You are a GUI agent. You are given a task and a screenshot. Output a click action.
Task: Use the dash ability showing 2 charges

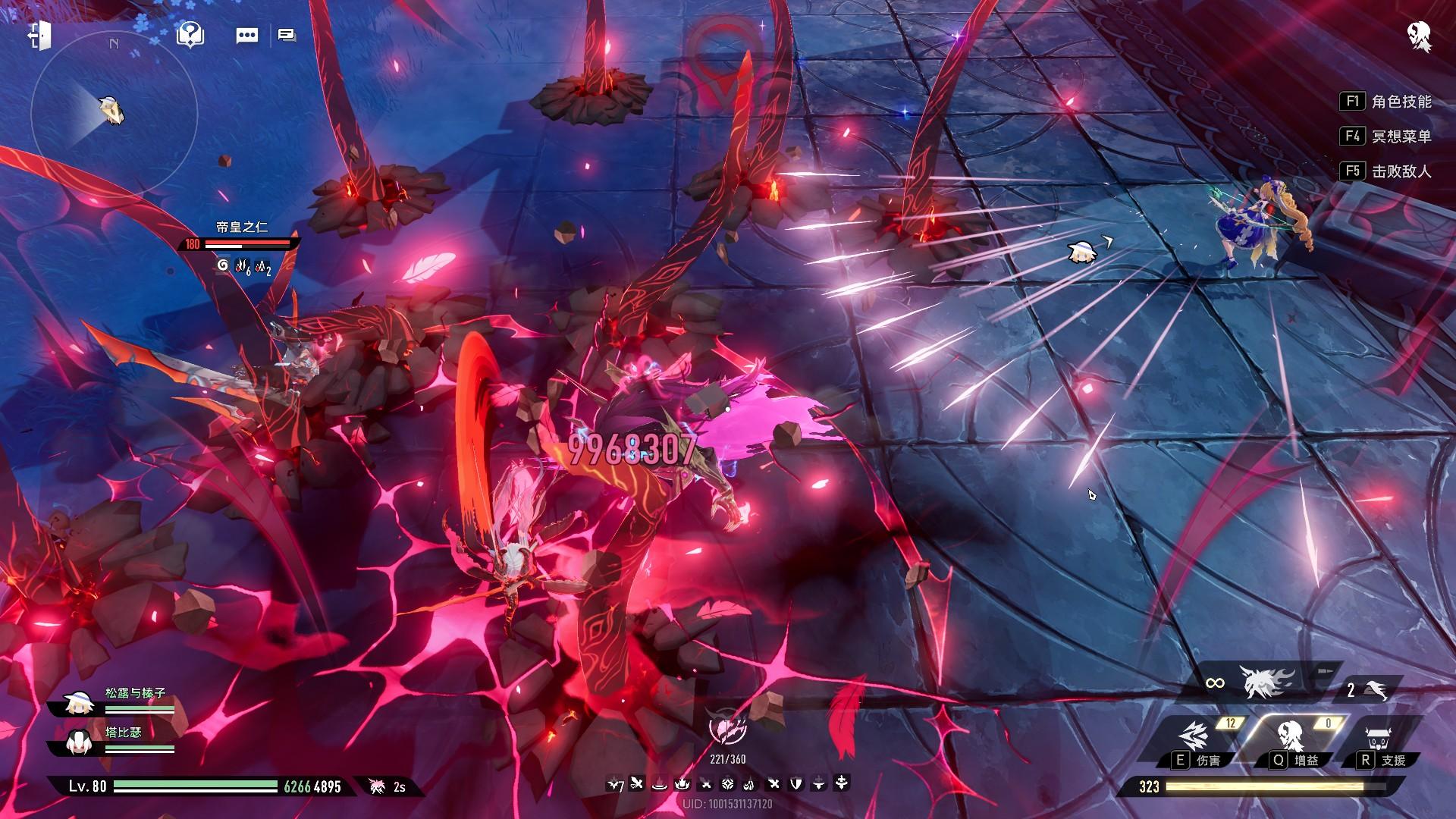click(x=1370, y=690)
